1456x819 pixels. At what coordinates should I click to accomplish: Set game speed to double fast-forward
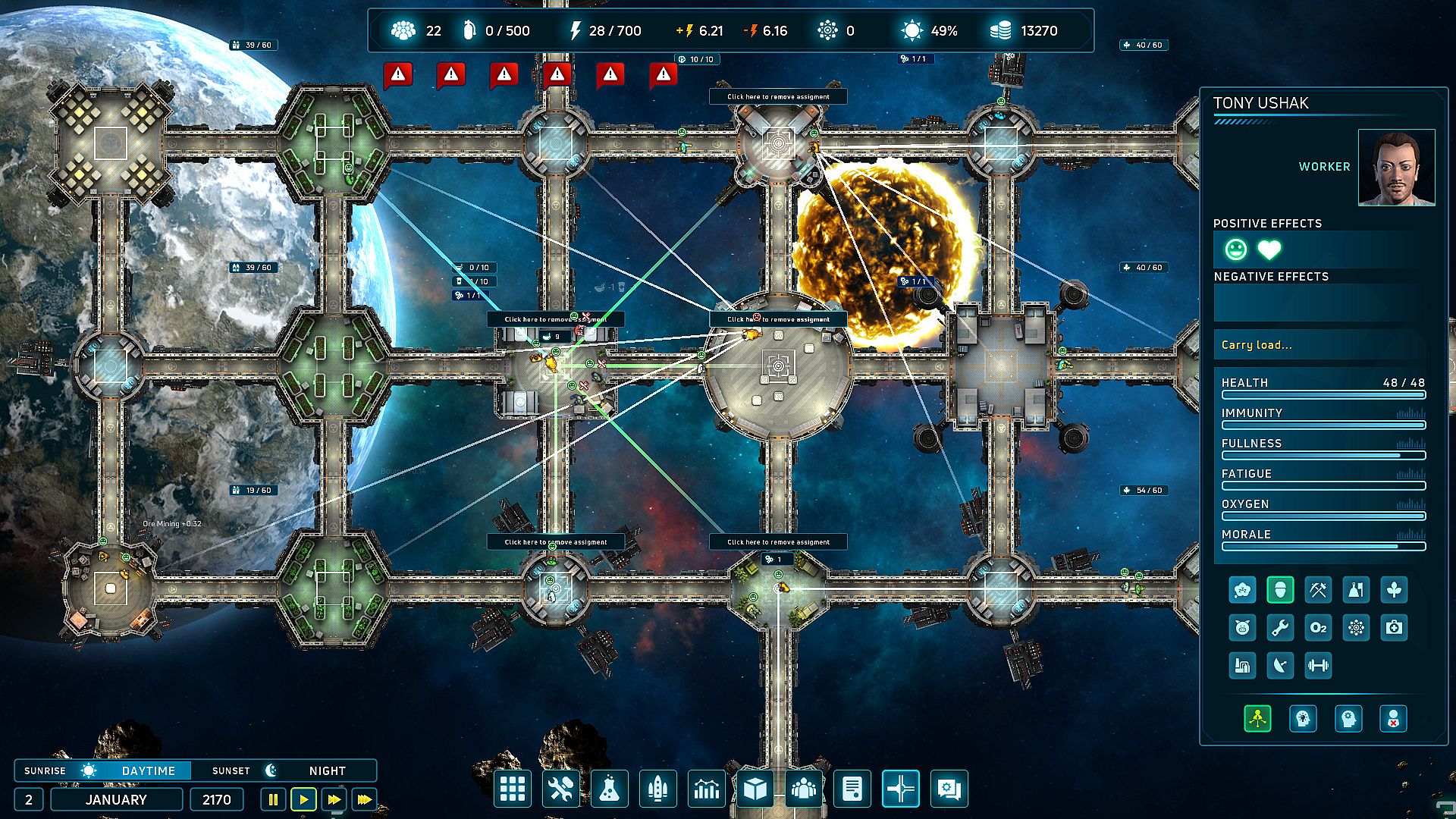tap(334, 799)
